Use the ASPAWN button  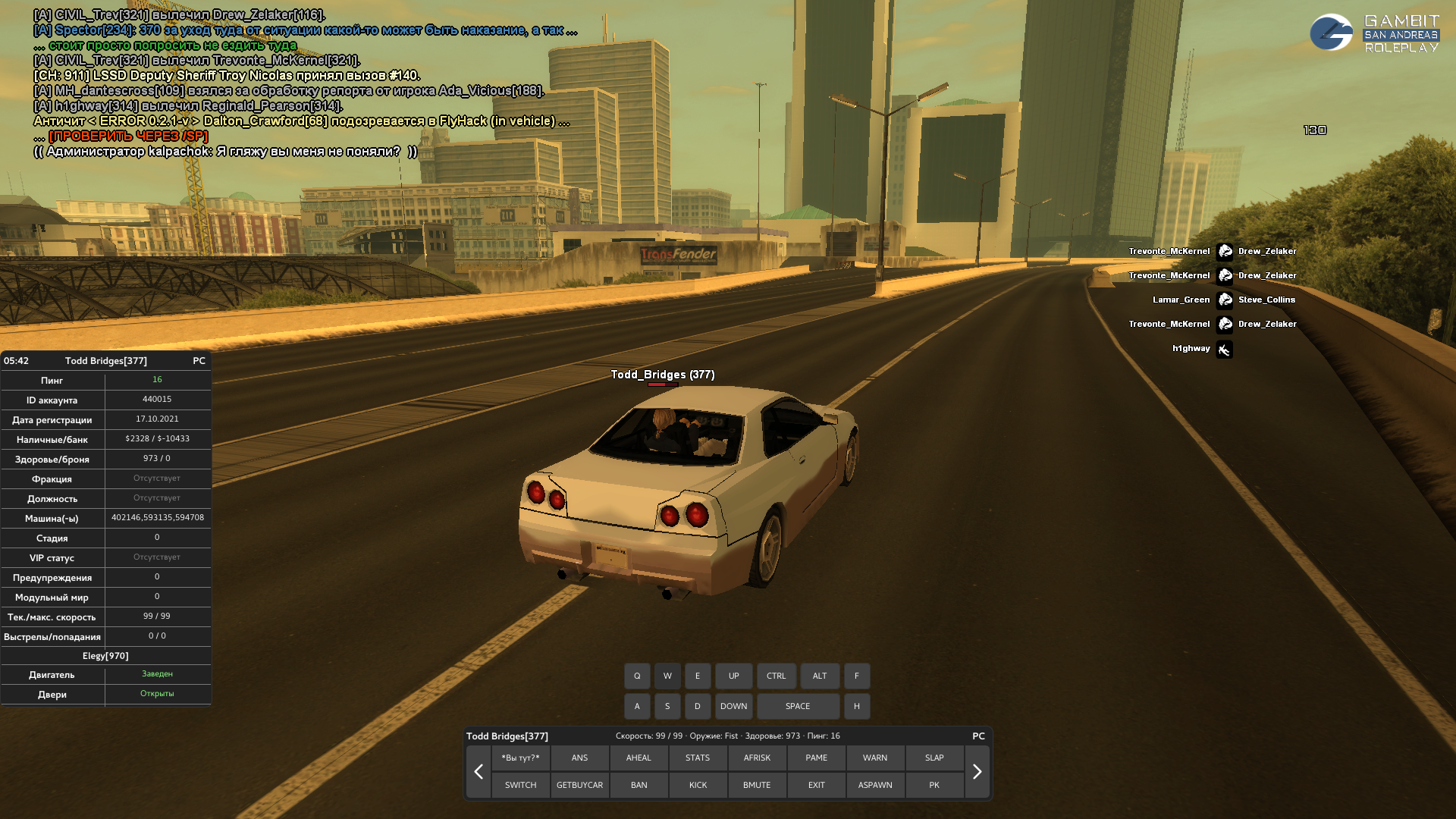click(875, 785)
